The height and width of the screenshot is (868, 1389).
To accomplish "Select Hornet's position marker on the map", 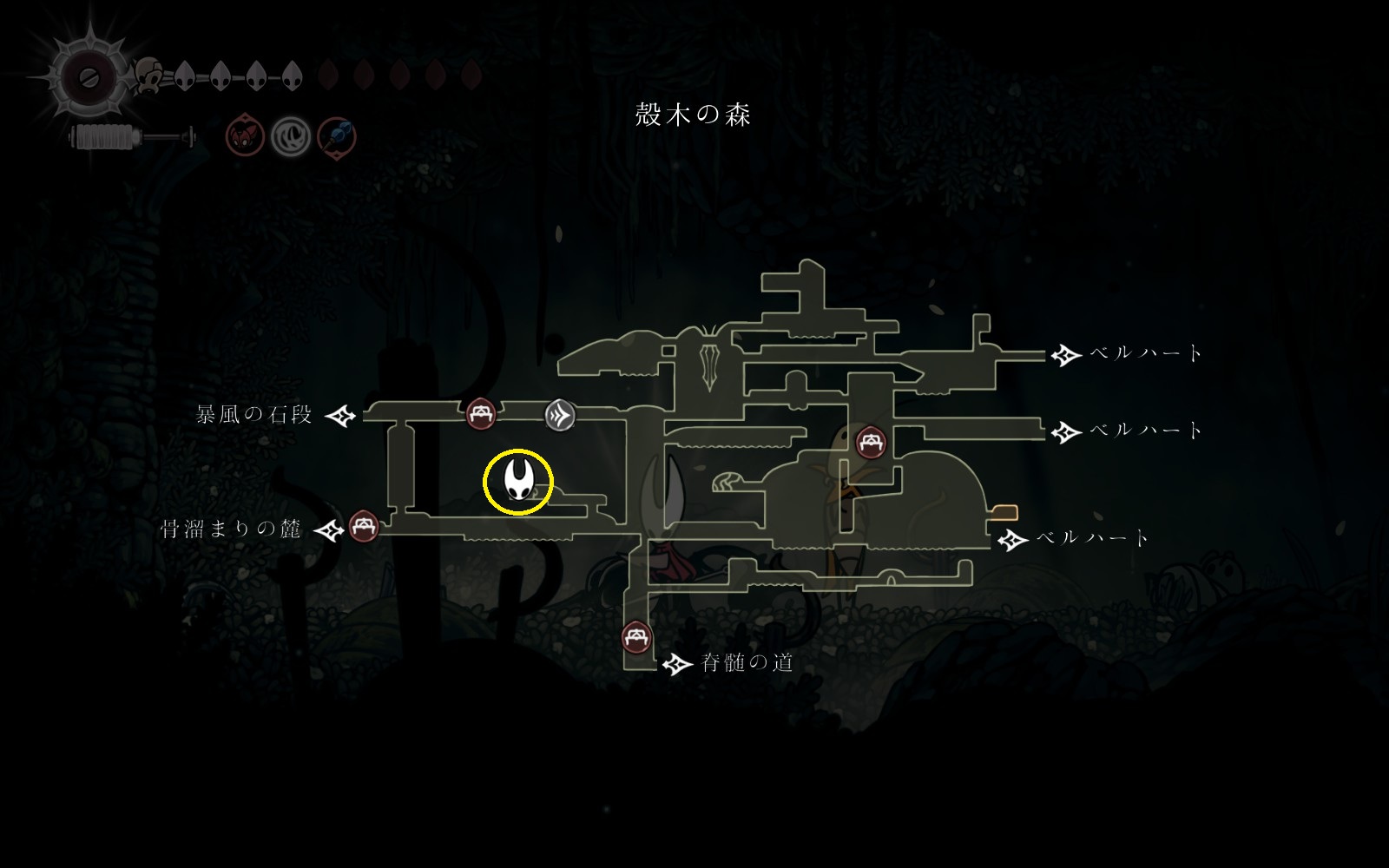I will pos(518,482).
